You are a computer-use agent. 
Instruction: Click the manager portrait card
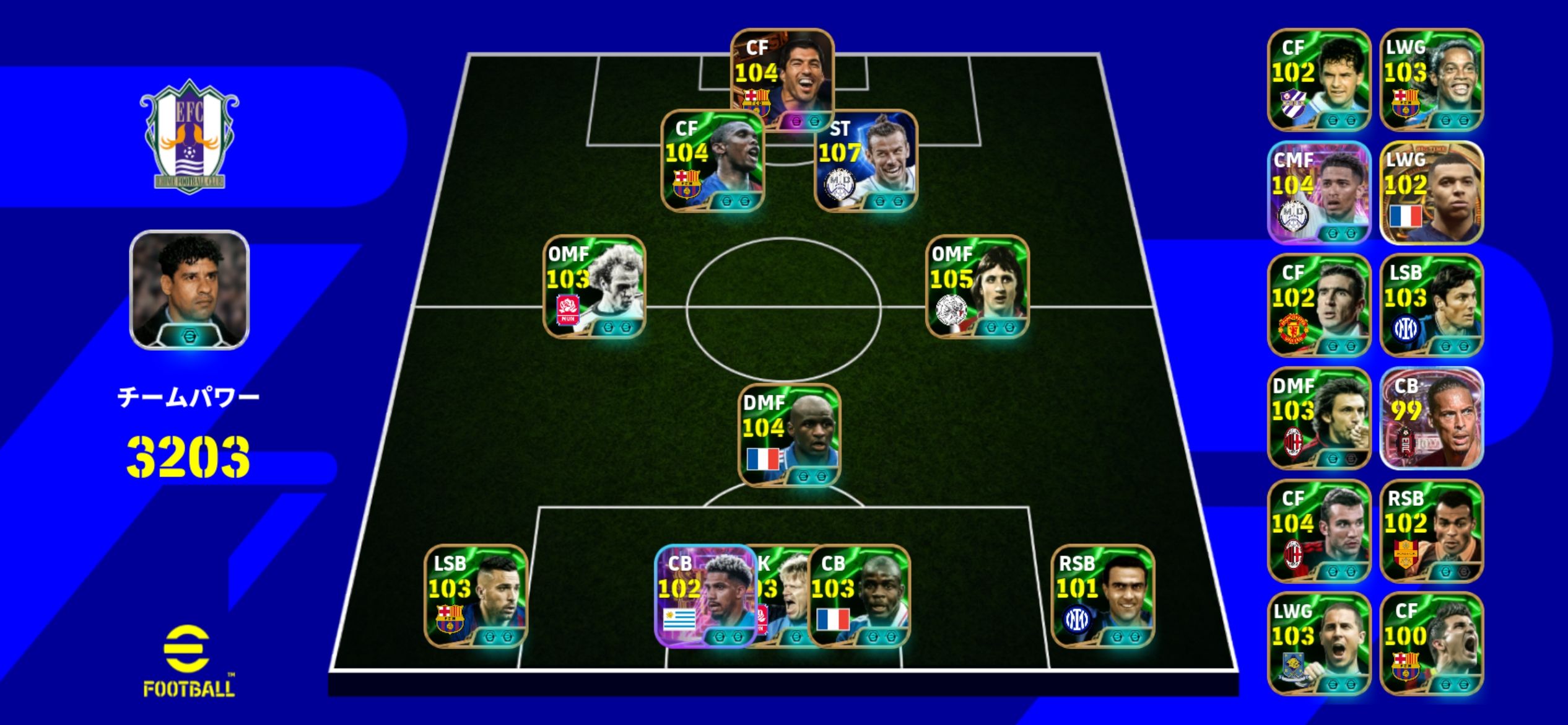[189, 290]
